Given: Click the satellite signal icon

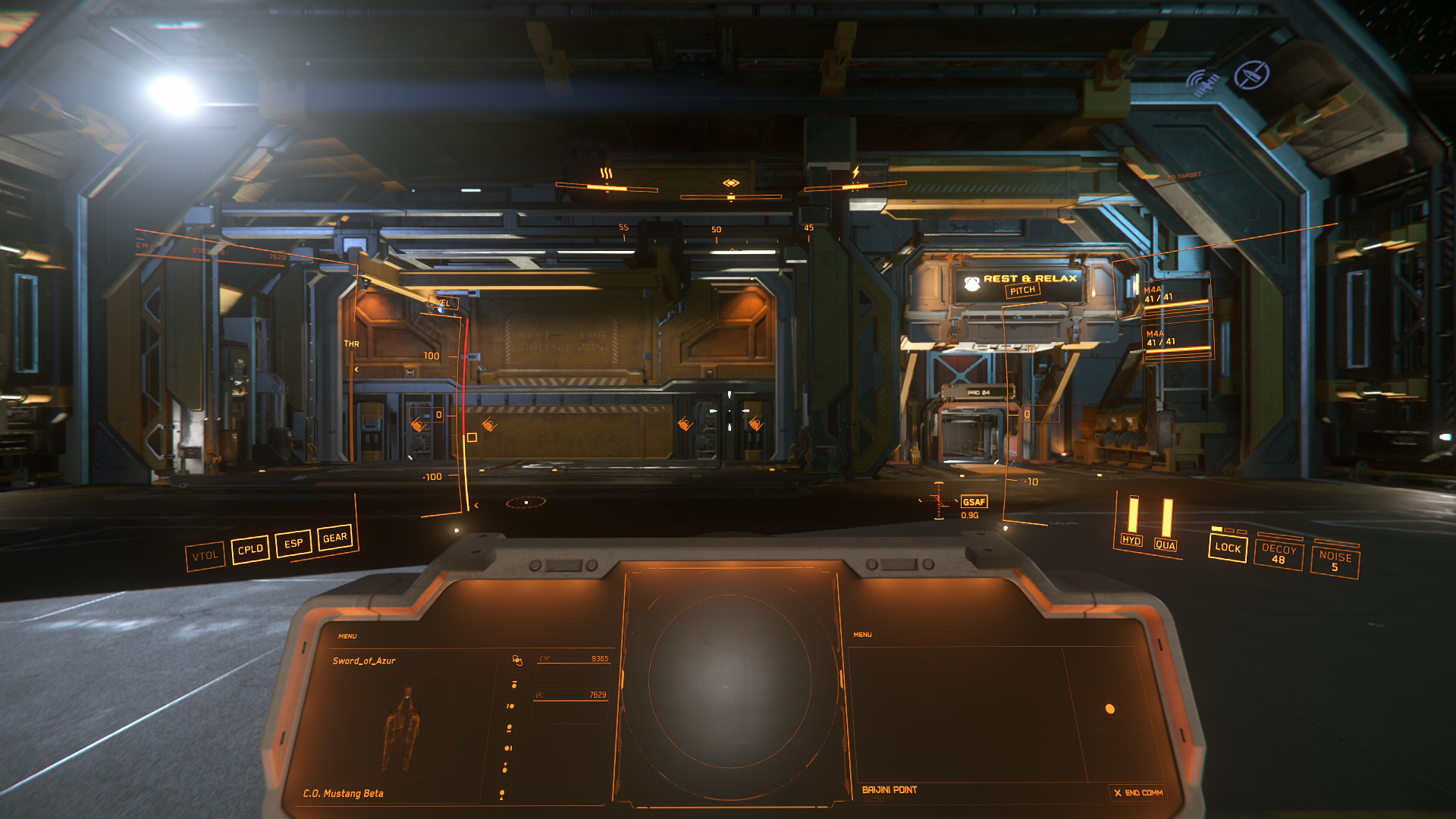Looking at the screenshot, I should tap(1203, 83).
